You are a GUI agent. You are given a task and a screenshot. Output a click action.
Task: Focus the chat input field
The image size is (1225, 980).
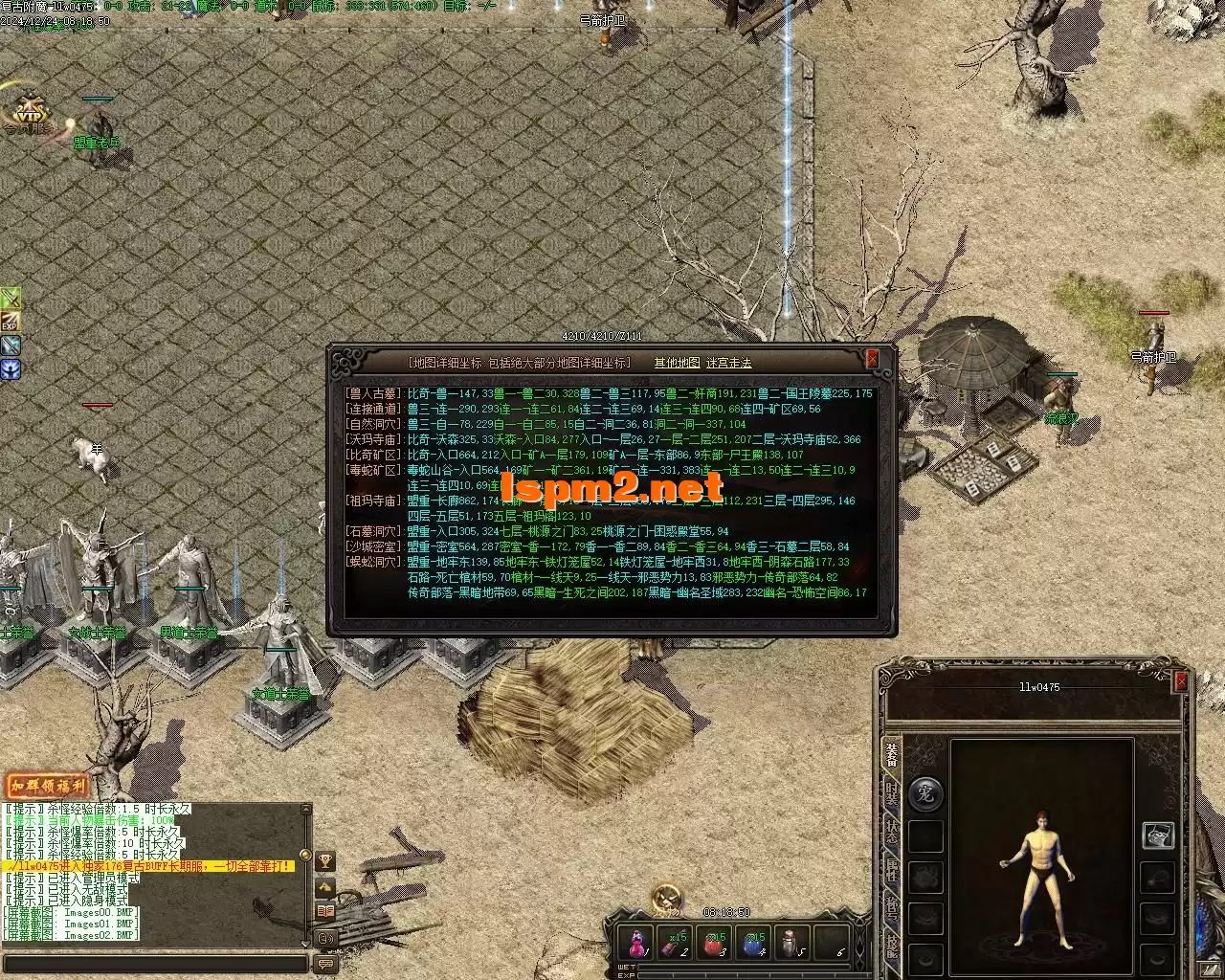(x=153, y=964)
